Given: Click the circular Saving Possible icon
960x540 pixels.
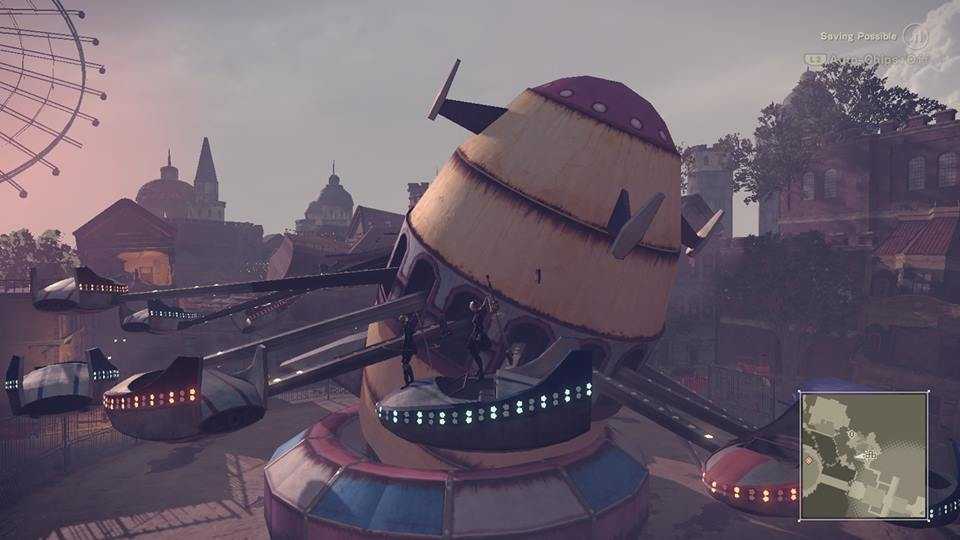Looking at the screenshot, I should (x=916, y=37).
